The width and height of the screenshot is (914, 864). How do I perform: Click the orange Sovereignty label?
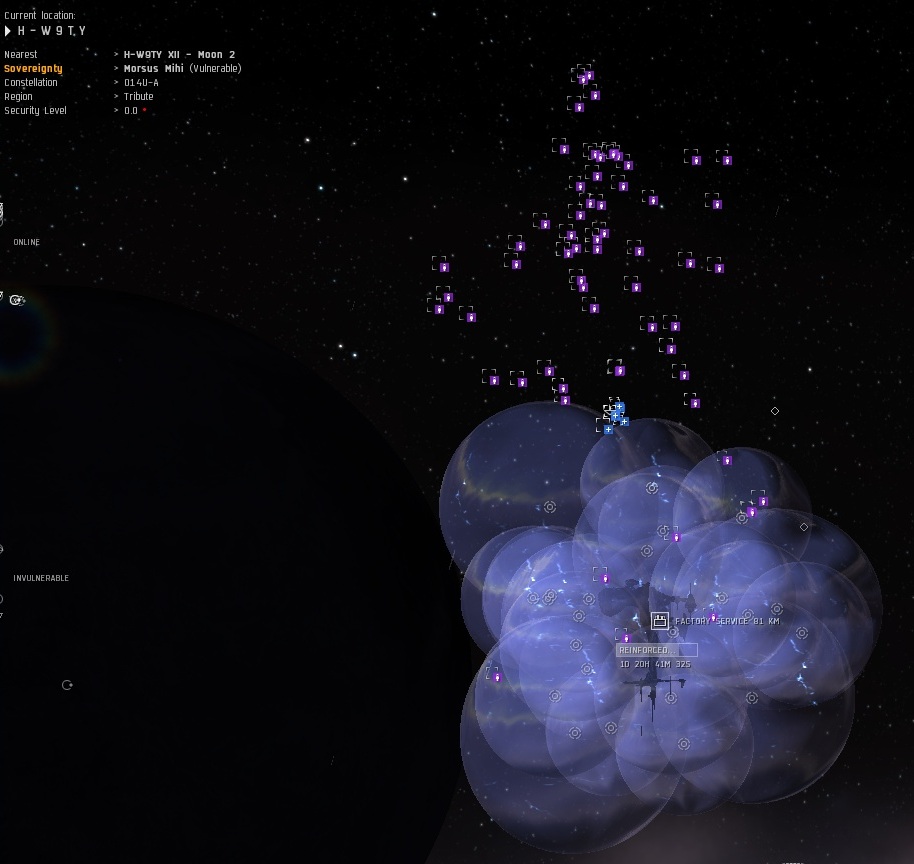(33, 68)
